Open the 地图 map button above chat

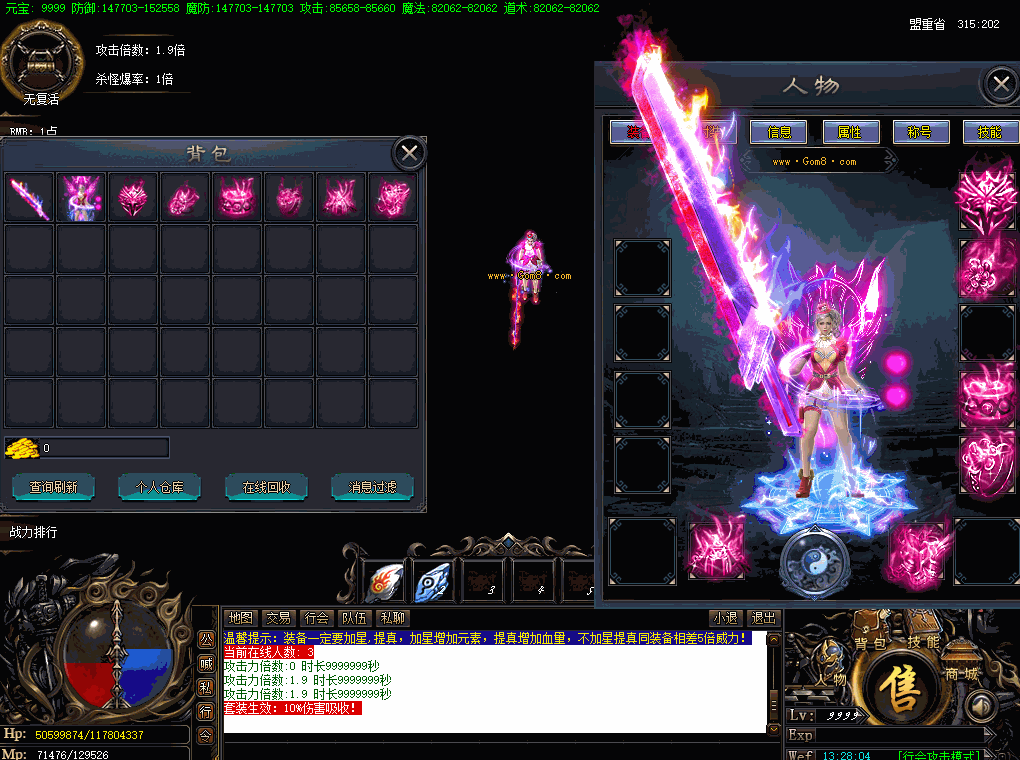coord(240,618)
